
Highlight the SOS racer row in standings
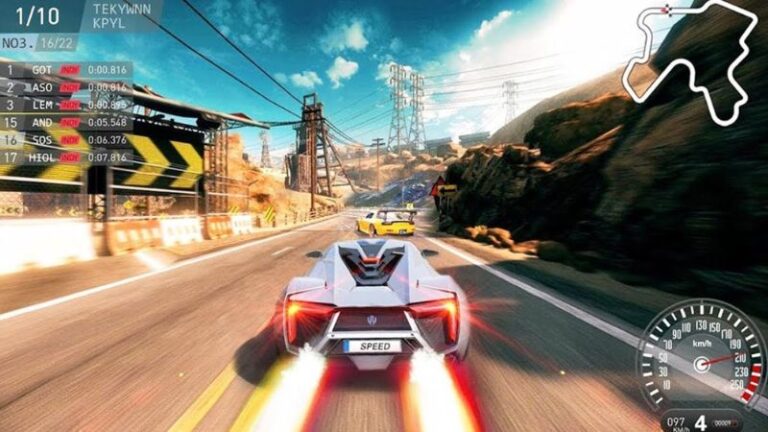pos(66,139)
